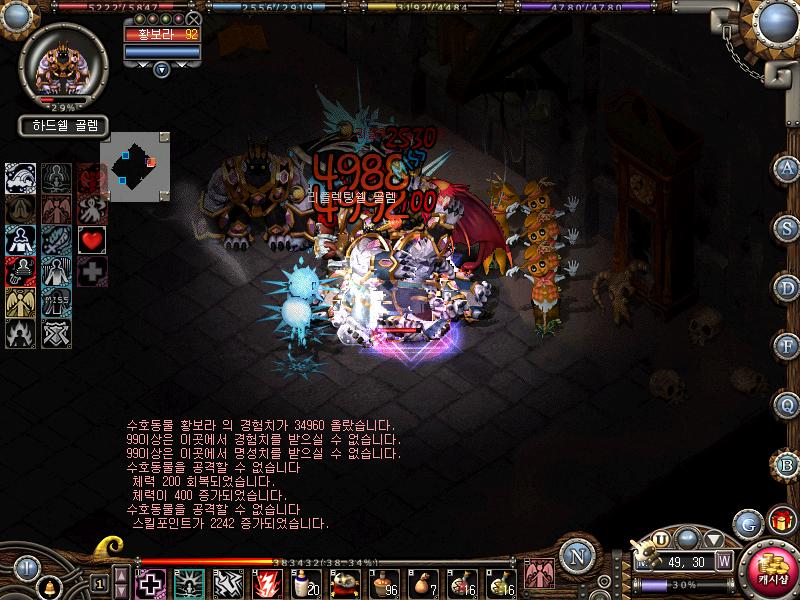Close the pet 황보라 status panel
This screenshot has width=800, height=600.
point(194,18)
